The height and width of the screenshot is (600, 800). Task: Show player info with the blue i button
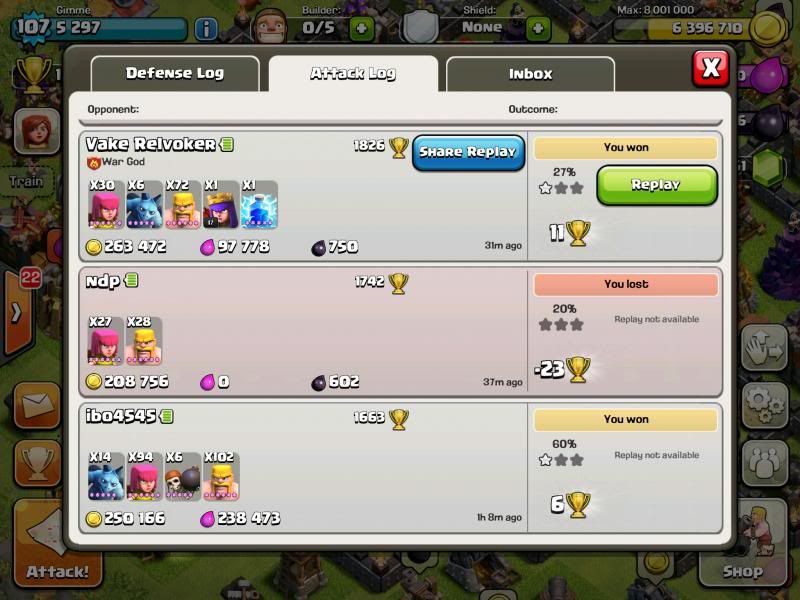pos(206,28)
